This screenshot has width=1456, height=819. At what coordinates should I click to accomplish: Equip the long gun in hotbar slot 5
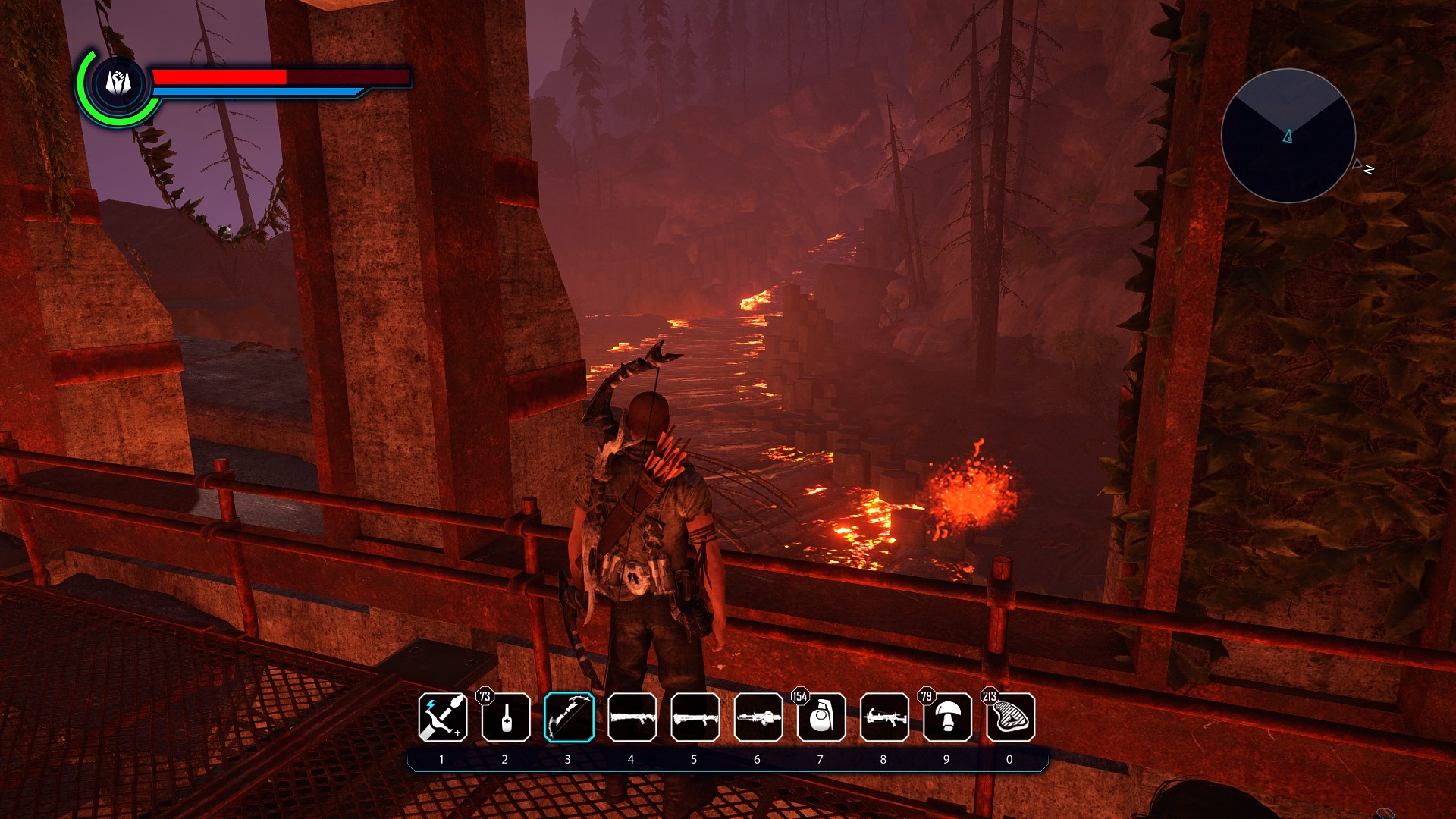coord(695,717)
